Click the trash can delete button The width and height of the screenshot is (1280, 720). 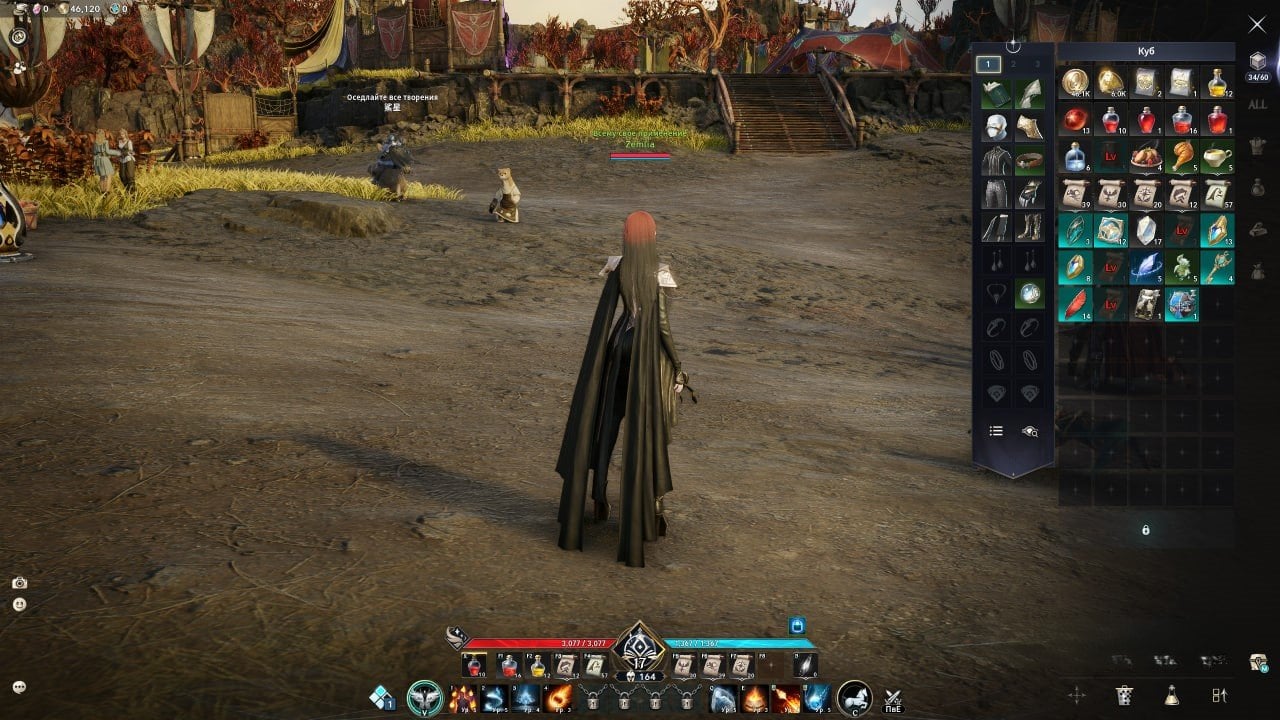[x=1124, y=695]
